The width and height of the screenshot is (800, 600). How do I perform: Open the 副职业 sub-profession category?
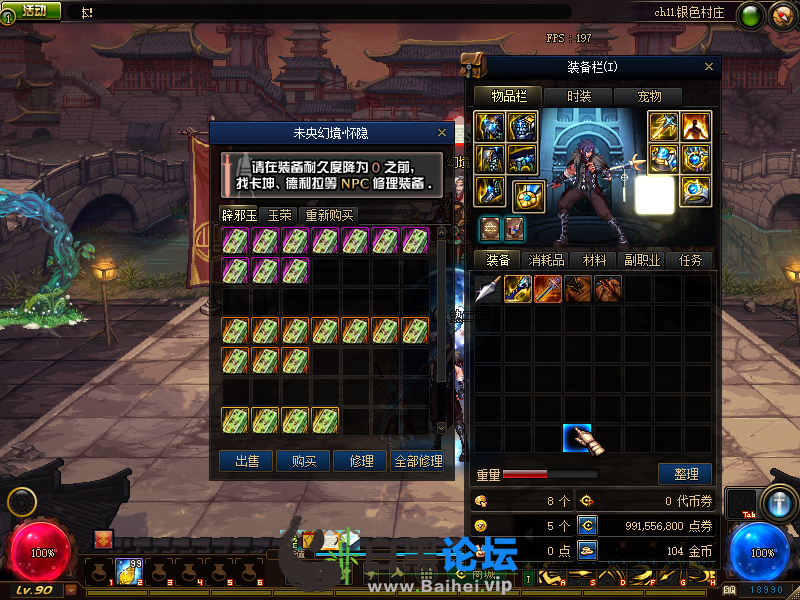coord(643,260)
